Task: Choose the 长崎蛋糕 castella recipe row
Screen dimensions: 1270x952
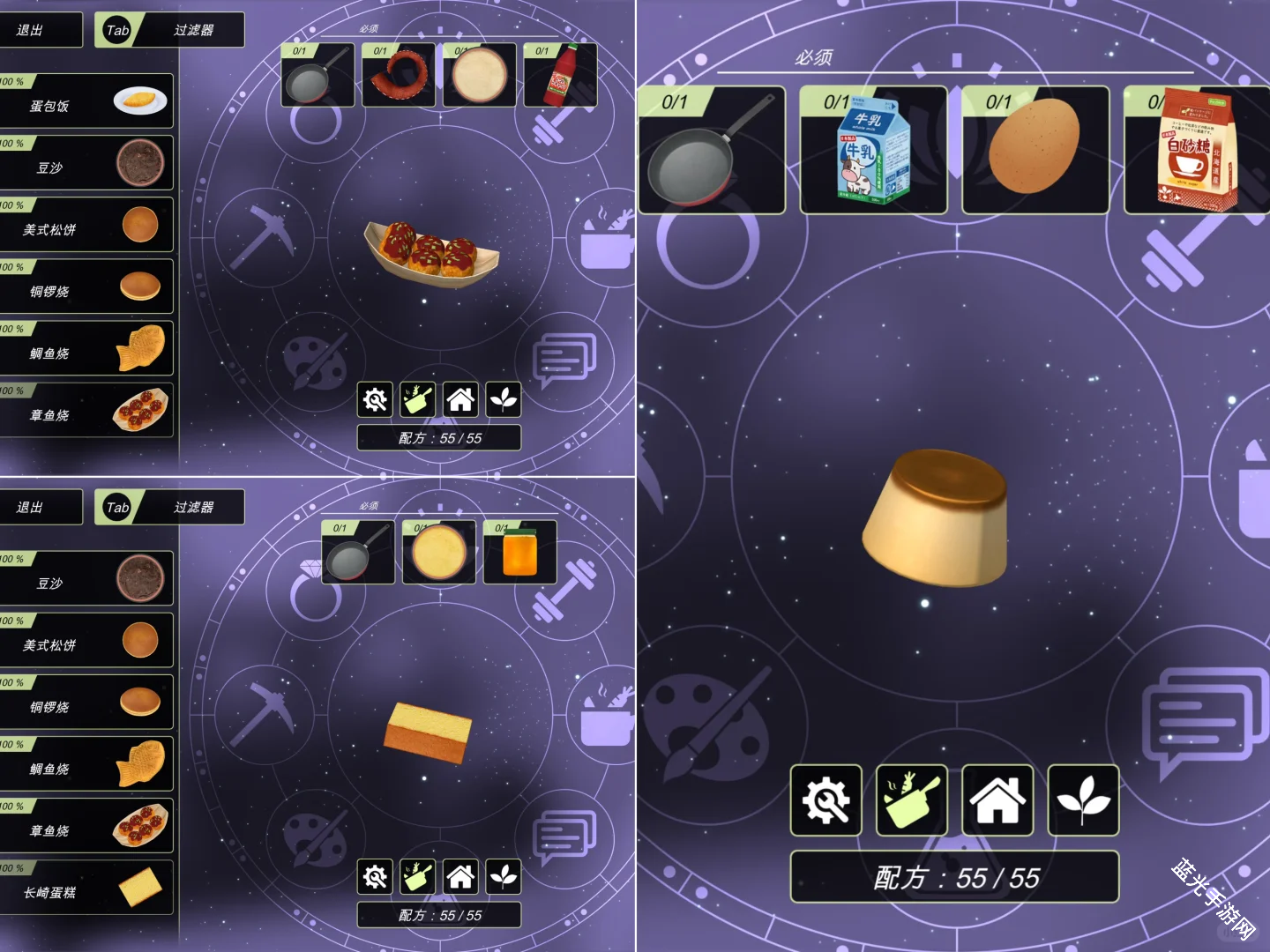Action: click(86, 888)
